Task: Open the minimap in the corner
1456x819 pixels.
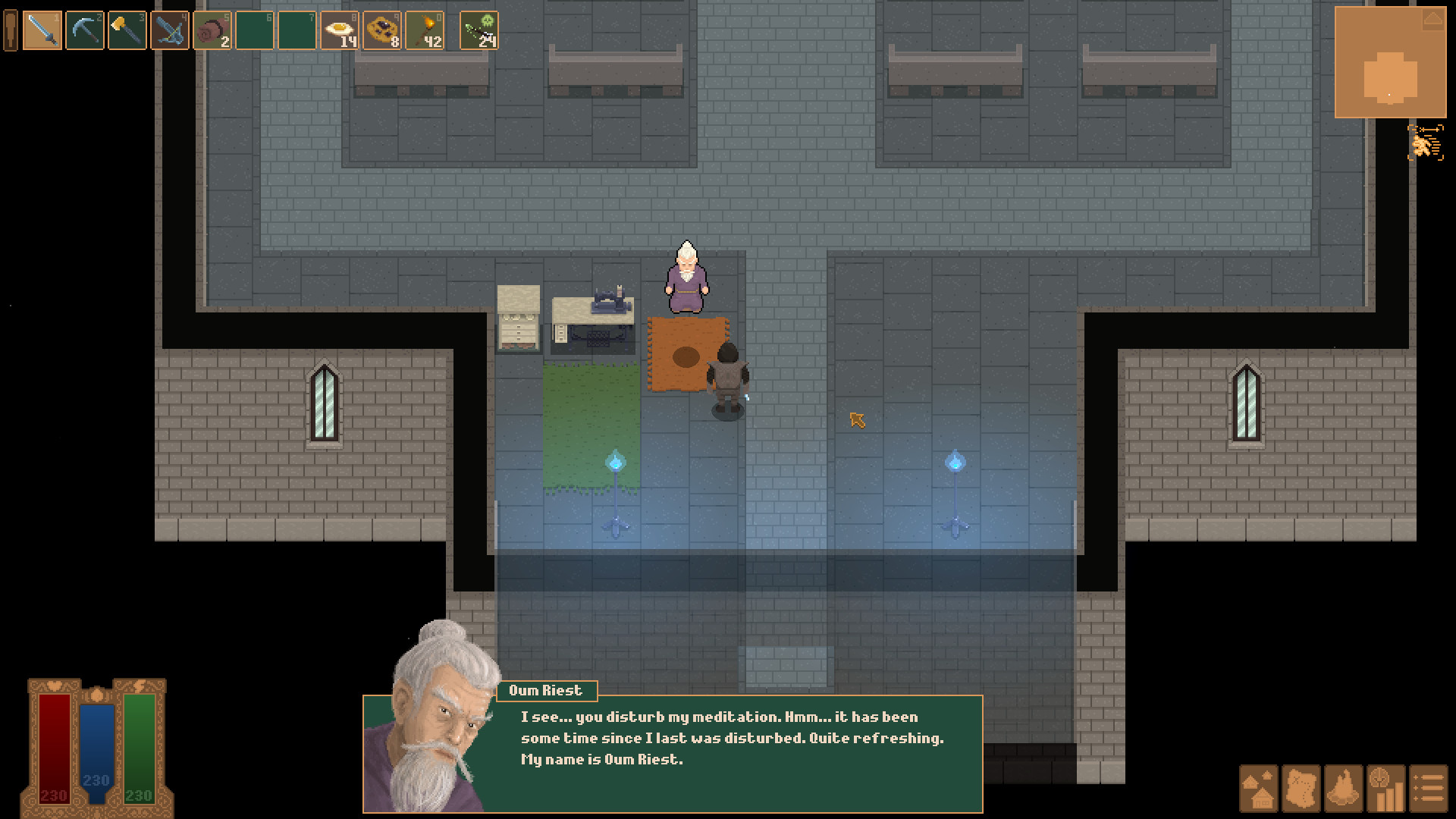Action: (1390, 63)
